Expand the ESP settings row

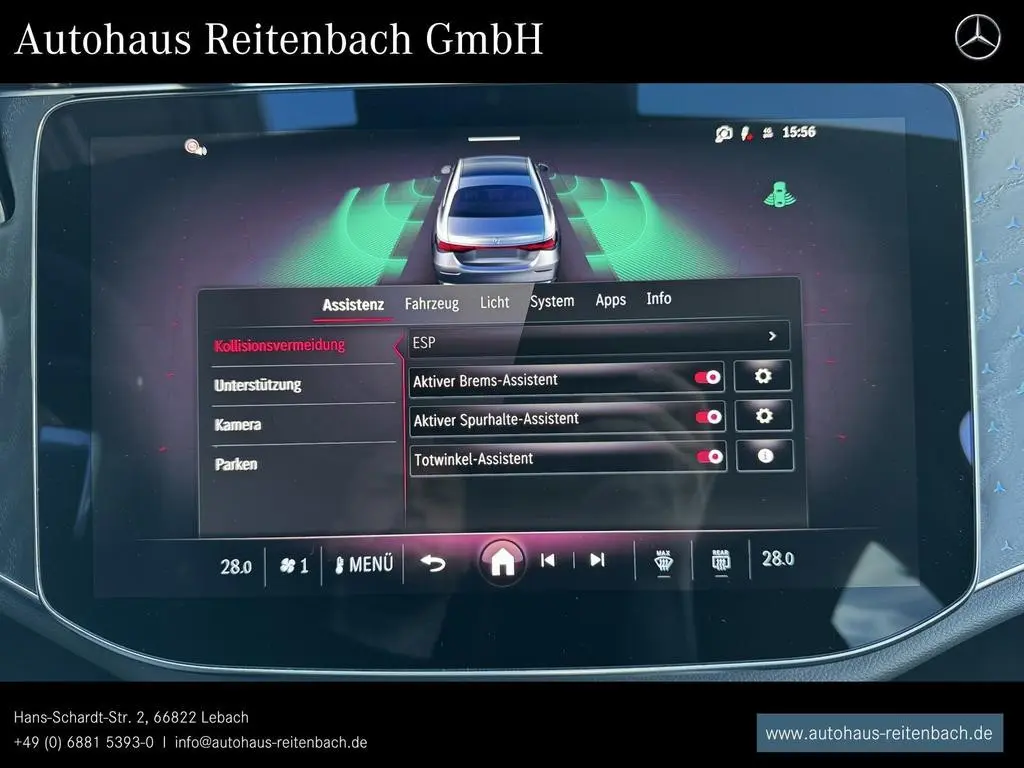click(x=772, y=337)
